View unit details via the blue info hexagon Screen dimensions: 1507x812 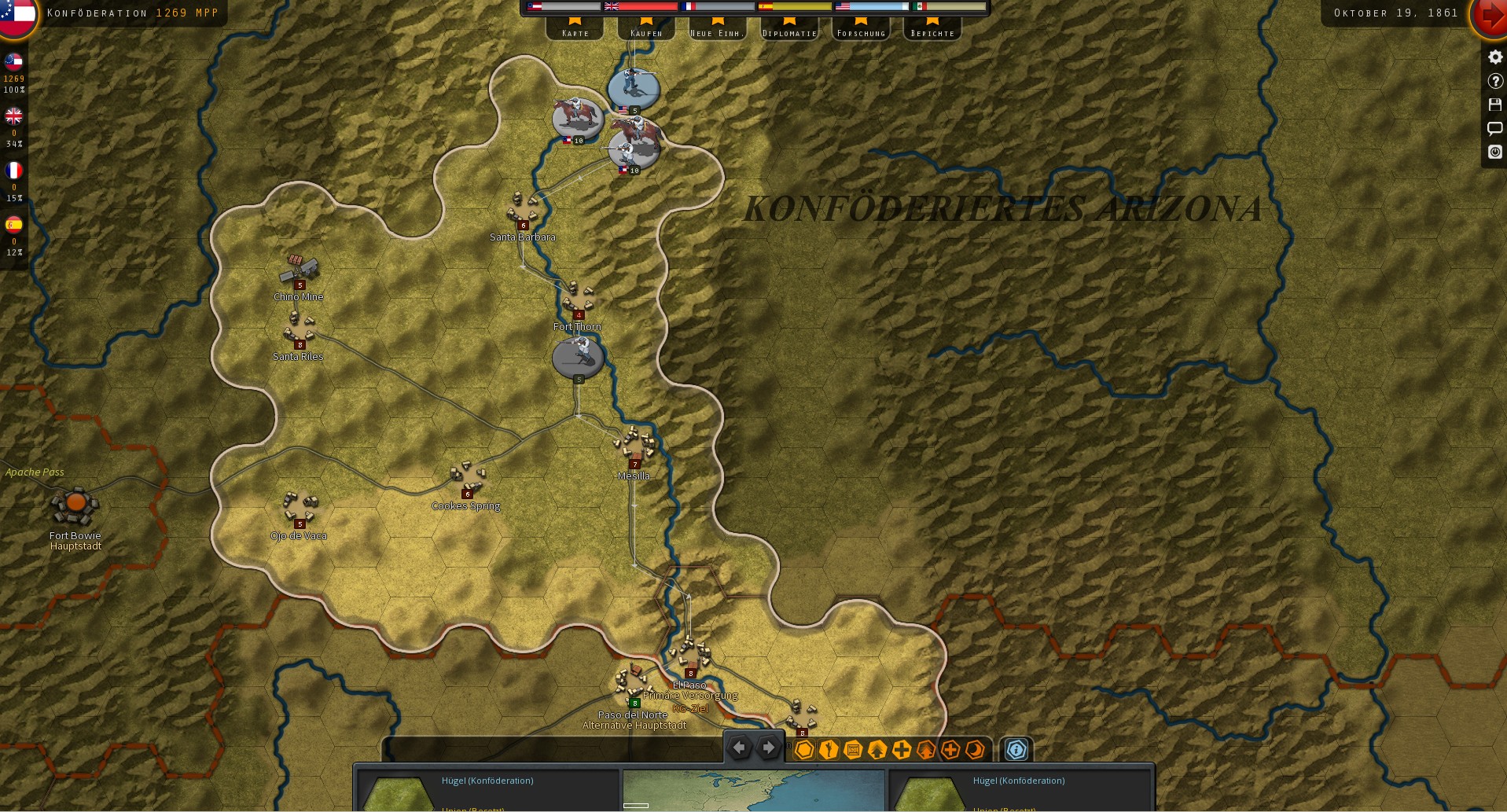[1017, 750]
